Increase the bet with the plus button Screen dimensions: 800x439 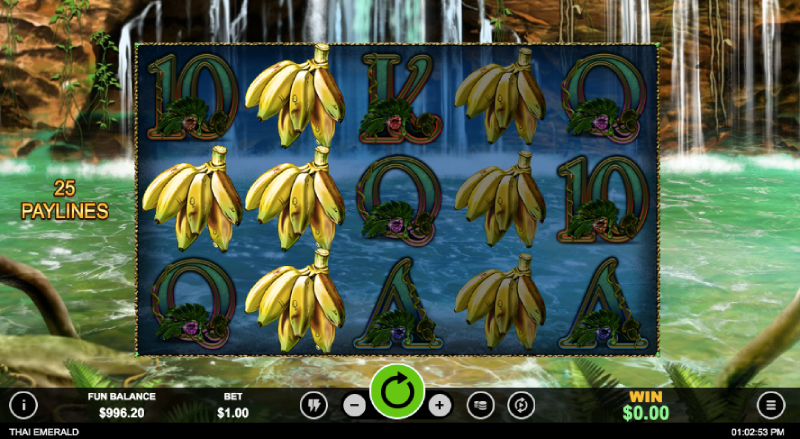[x=439, y=405]
